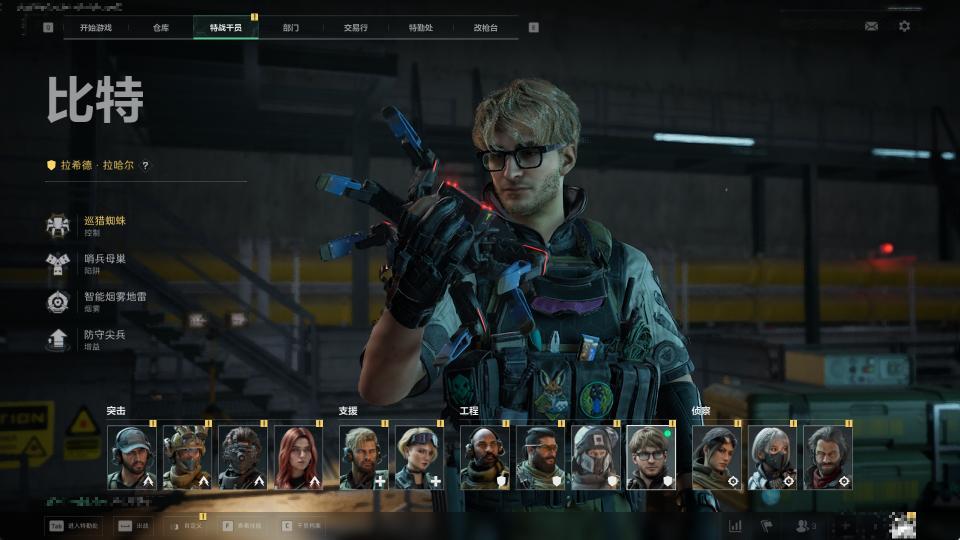Click the question mark beside 拉希德·拉哈尔
Screen dimensions: 960x540
click(145, 165)
